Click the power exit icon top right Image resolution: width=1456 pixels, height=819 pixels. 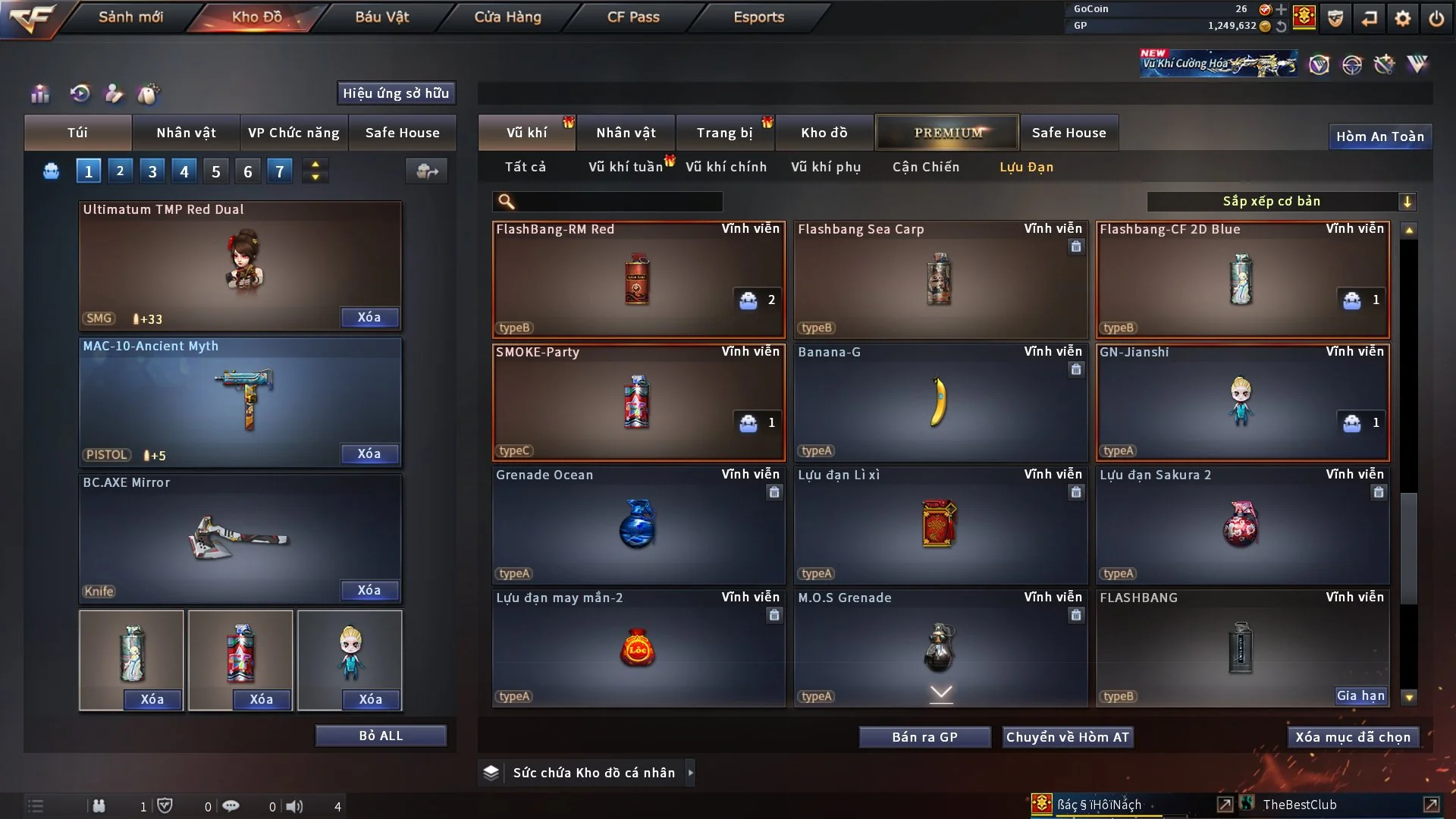(1436, 19)
